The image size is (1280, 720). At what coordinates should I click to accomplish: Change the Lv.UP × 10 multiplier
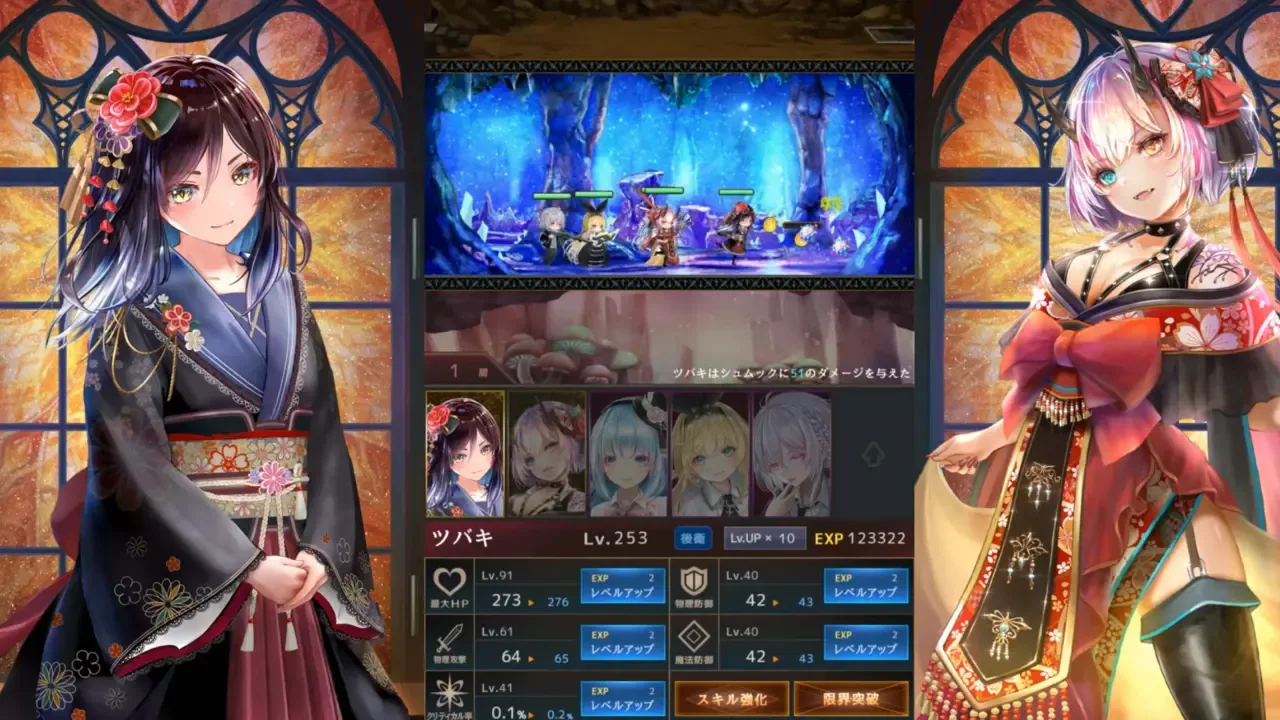pos(764,538)
